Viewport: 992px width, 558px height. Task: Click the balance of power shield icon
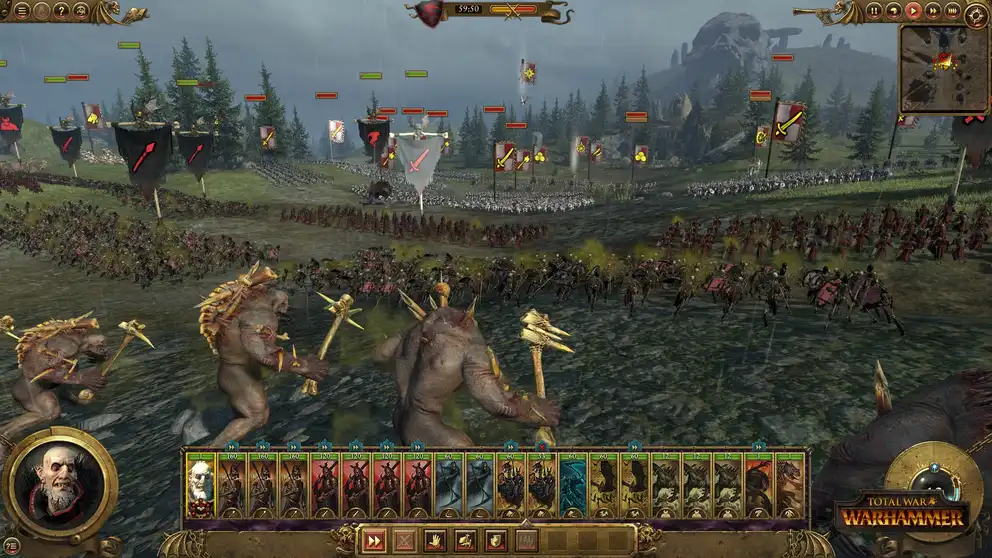pos(432,13)
